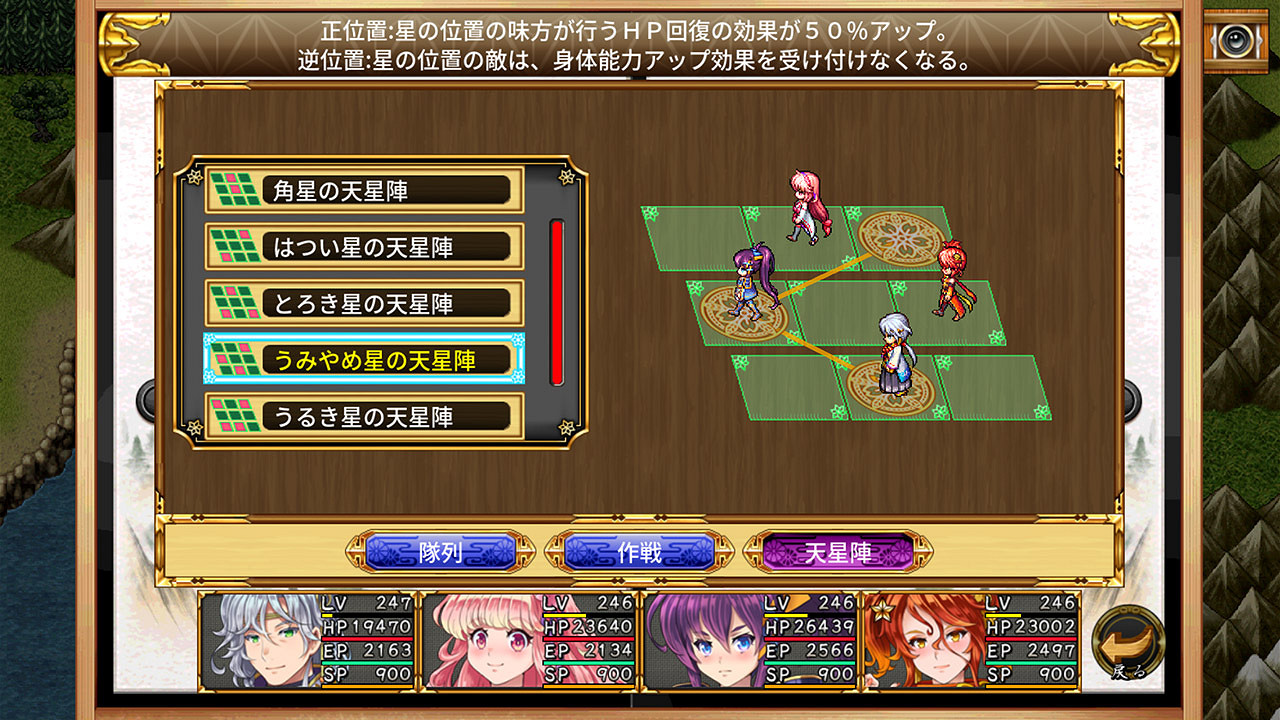Click the left arrow on the camera icon

(x=1213, y=40)
